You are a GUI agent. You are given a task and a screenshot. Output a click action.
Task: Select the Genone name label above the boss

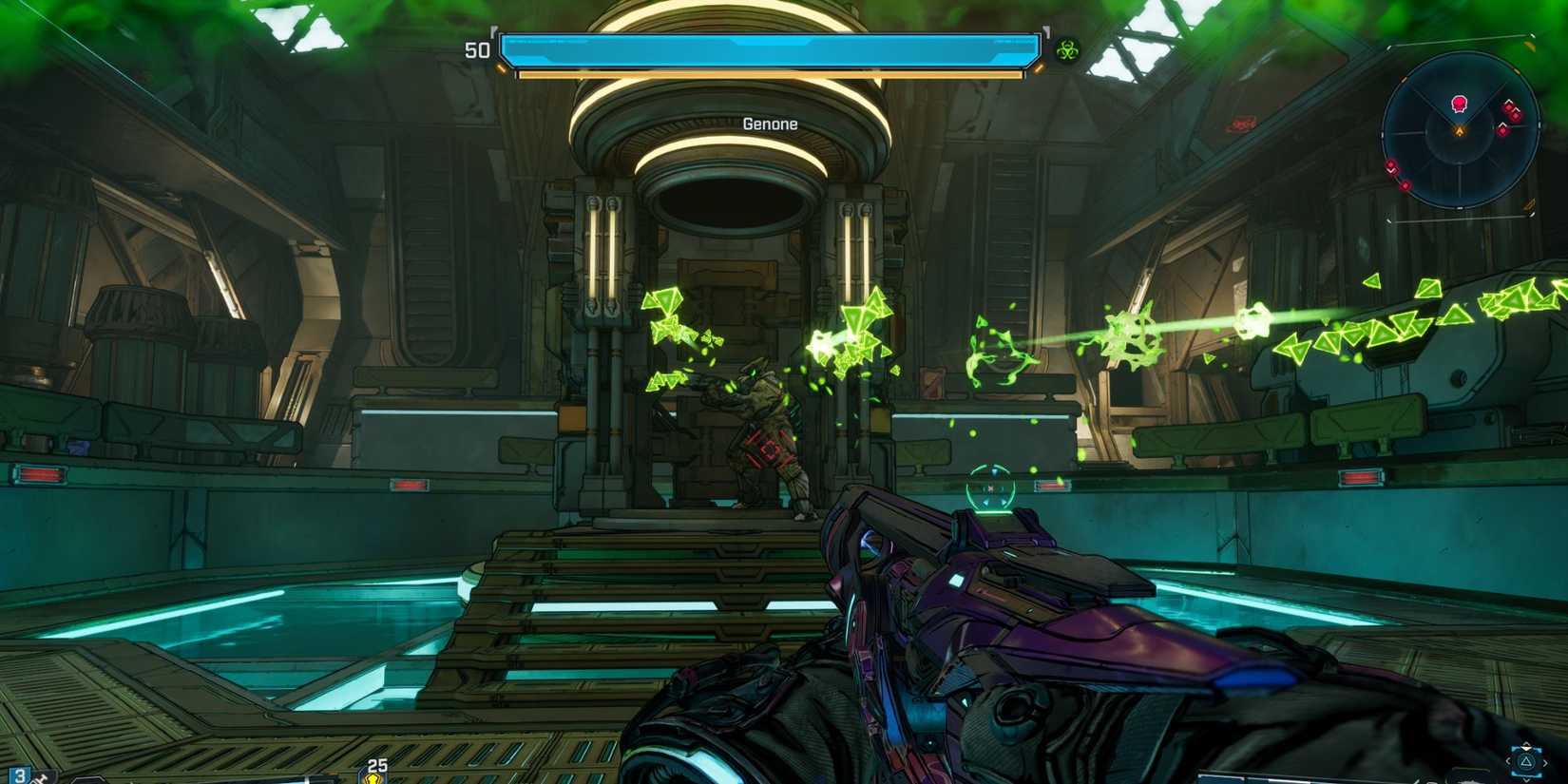tap(770, 124)
